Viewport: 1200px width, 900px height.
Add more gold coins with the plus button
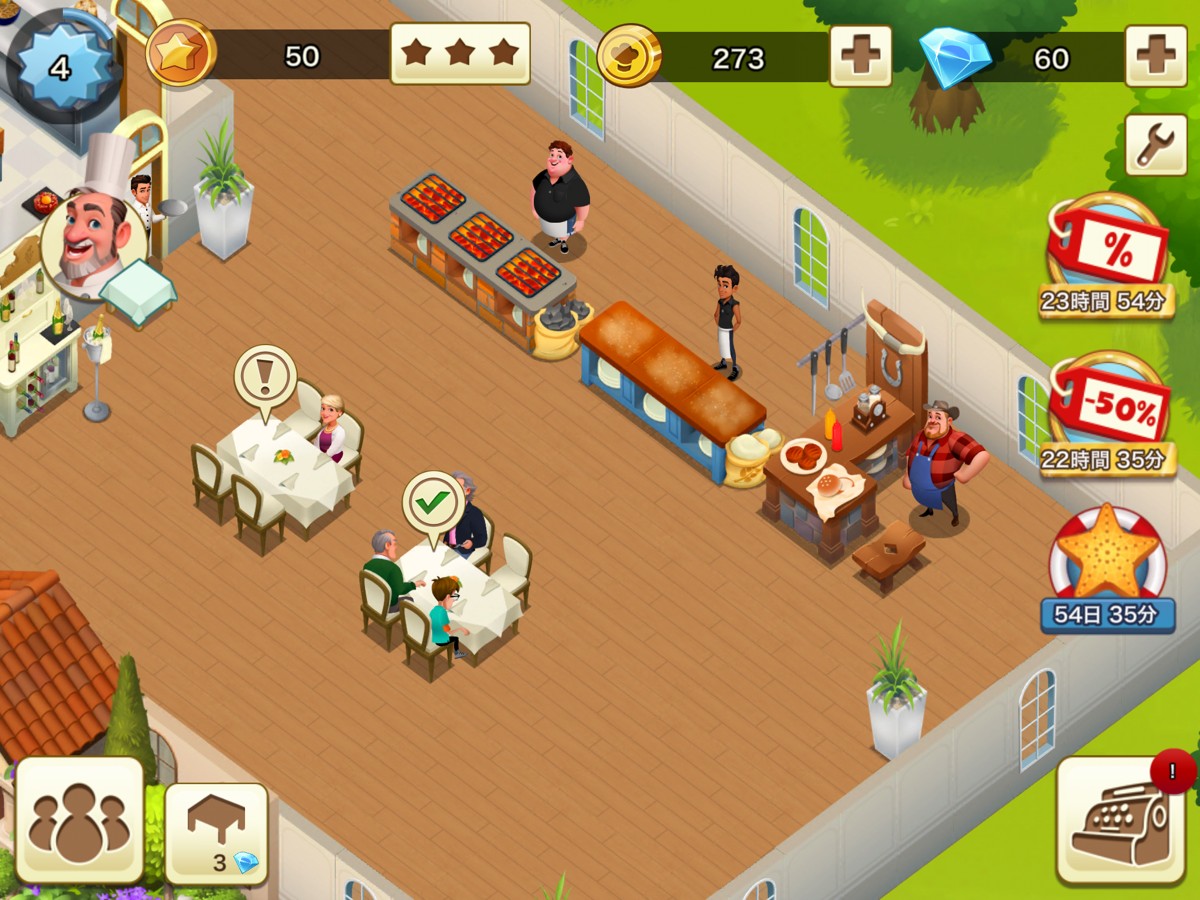click(860, 56)
